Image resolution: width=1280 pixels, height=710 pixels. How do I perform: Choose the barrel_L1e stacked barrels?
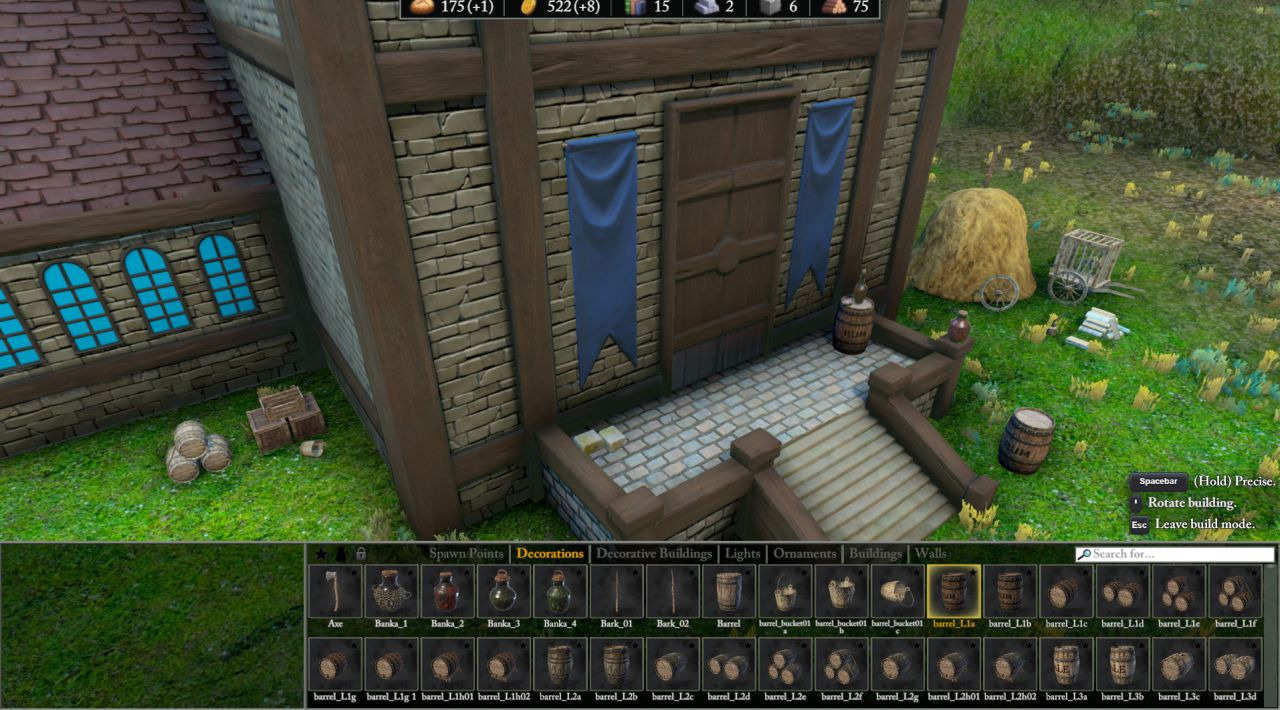(1178, 591)
